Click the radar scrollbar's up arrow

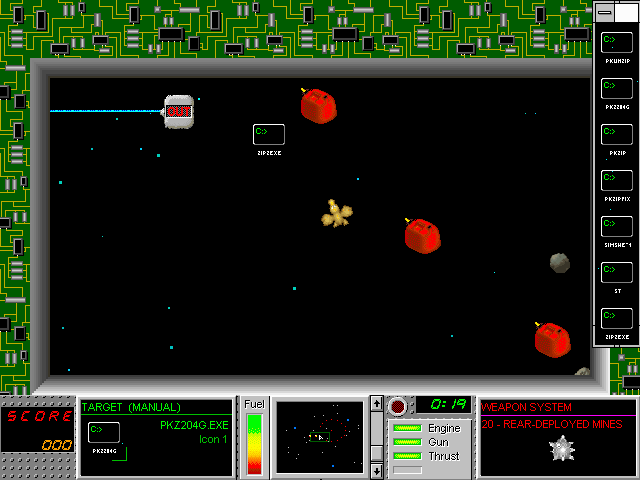376,403
